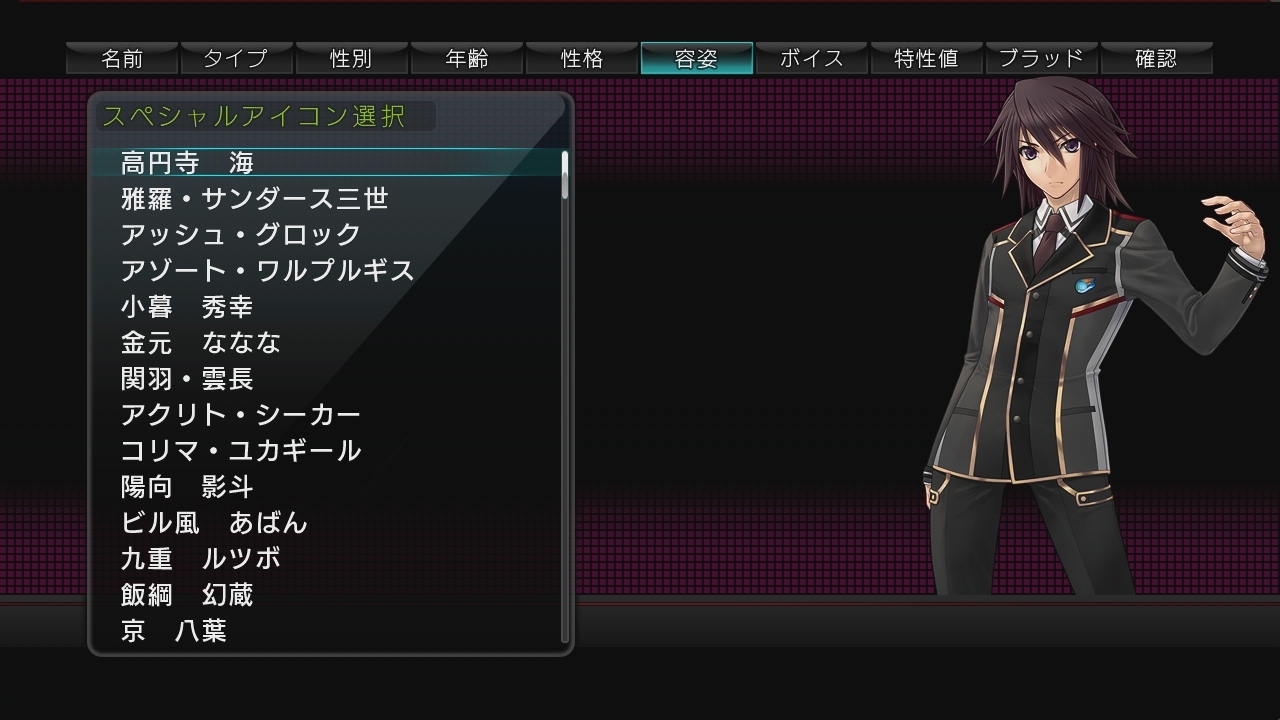Viewport: 1280px width, 720px height.
Task: Choose アクリト・シーカー icon entry
Action: point(240,414)
